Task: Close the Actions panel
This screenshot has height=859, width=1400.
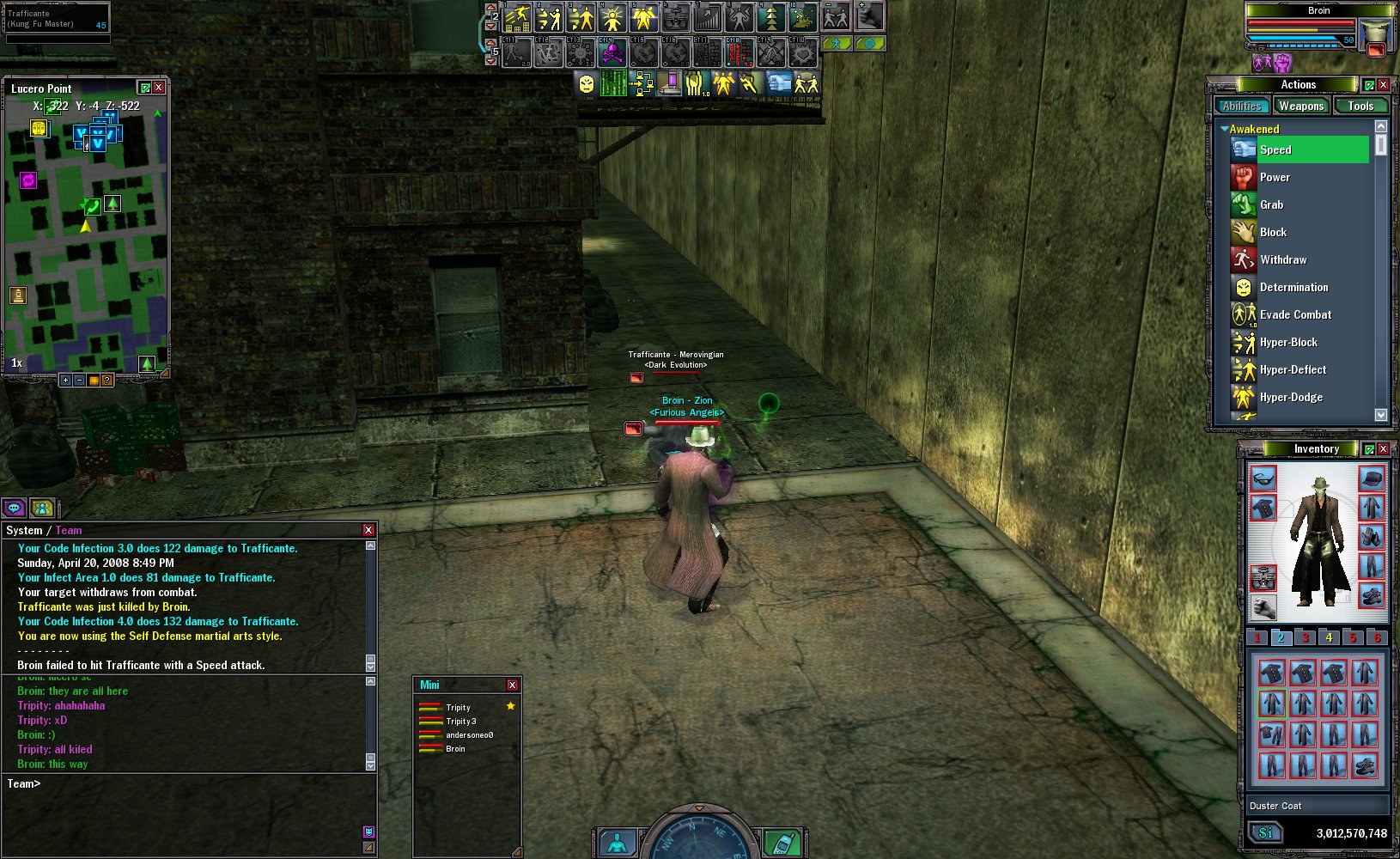Action: point(1383,84)
